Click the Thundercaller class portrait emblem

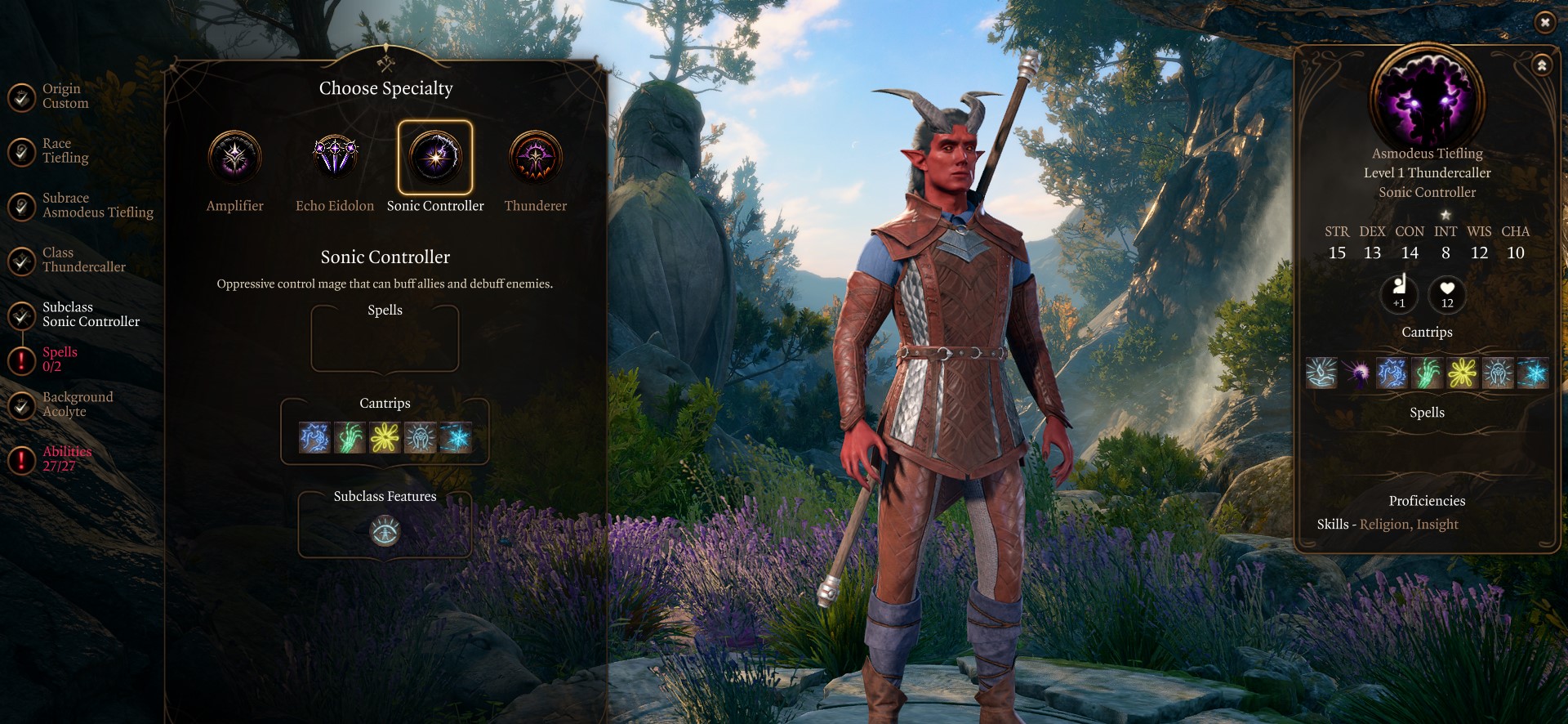point(1427,98)
